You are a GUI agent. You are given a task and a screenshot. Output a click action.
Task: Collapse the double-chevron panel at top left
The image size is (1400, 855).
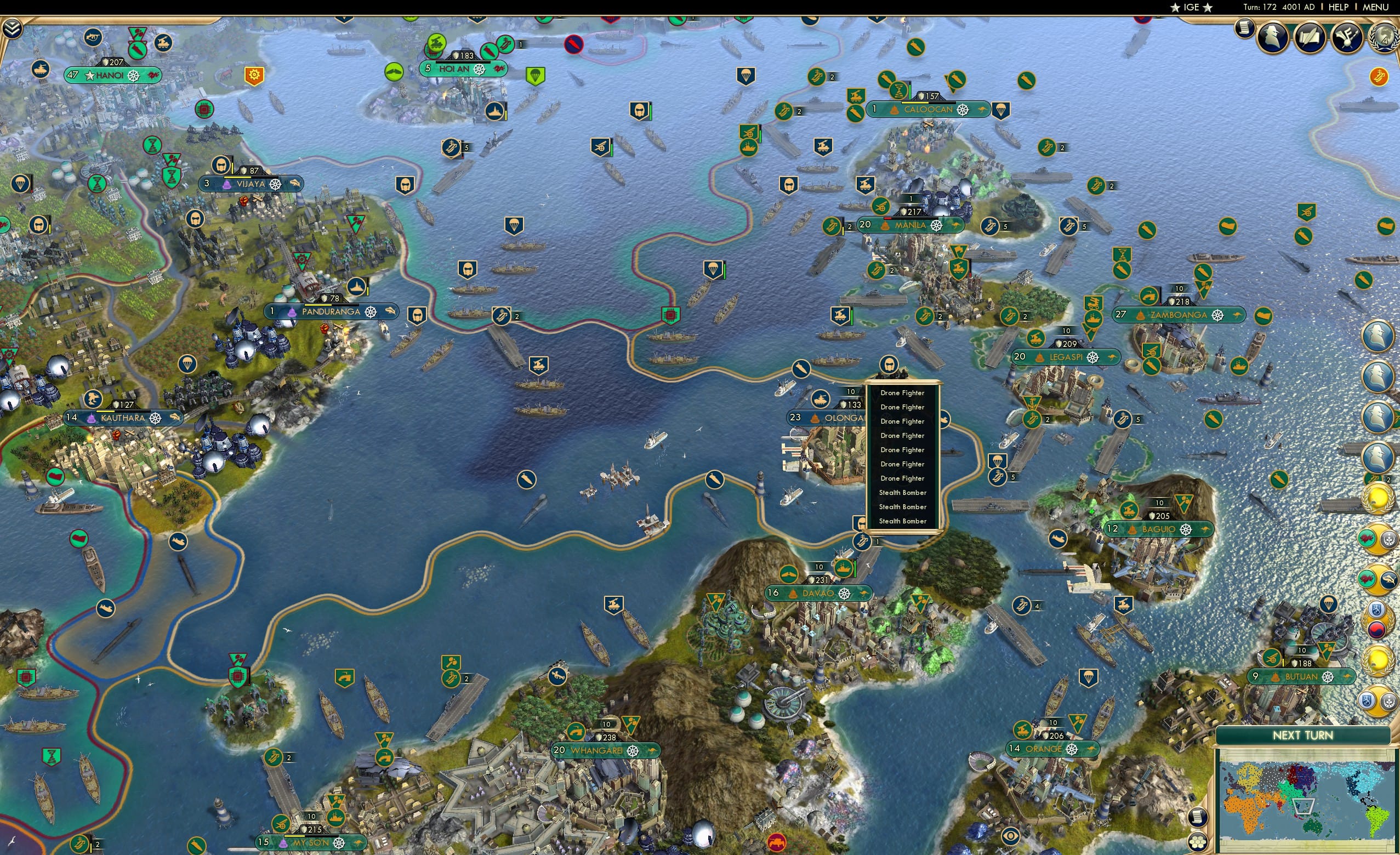(13, 29)
